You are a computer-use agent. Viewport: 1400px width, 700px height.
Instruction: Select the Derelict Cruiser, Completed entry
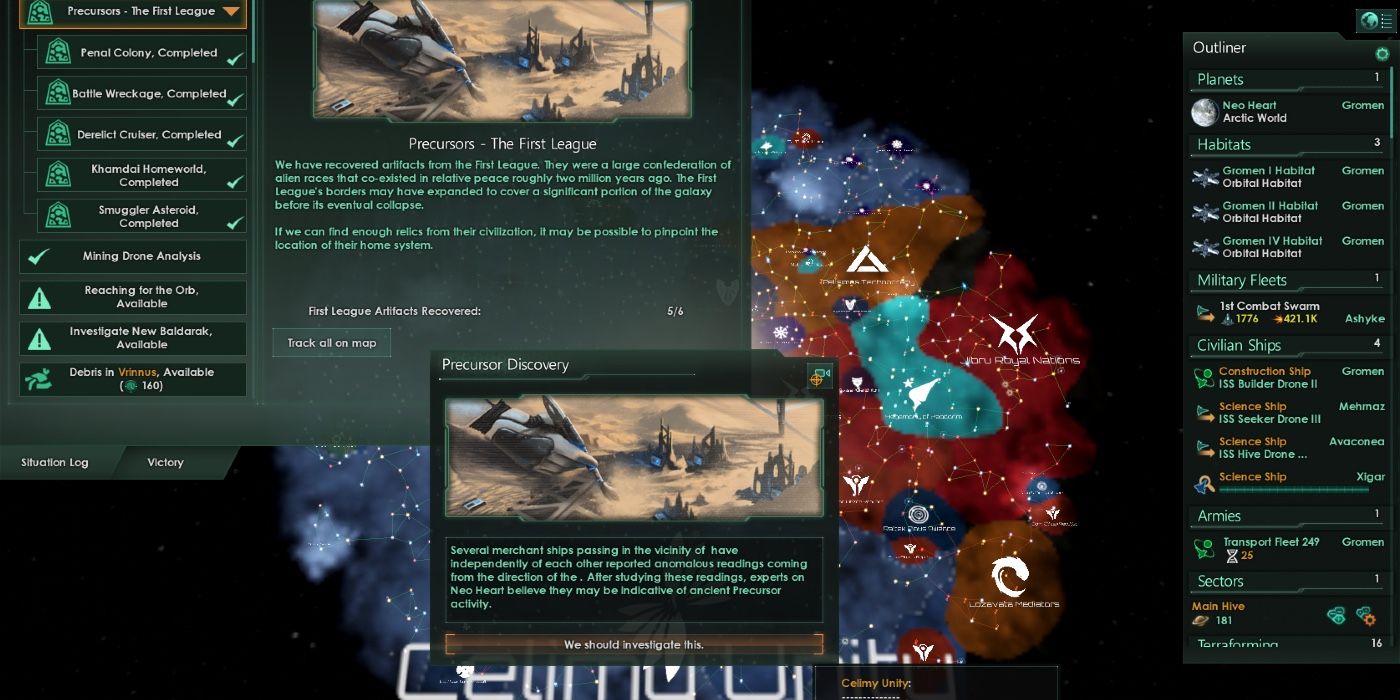point(141,135)
